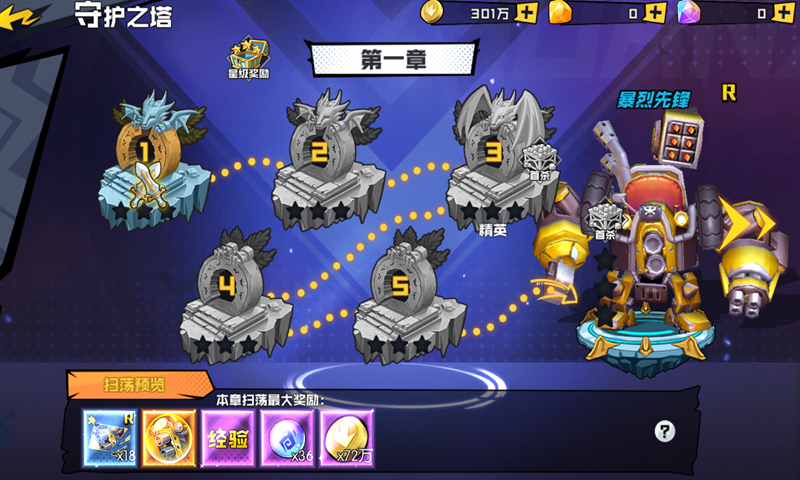
Task: Select stage 2 stone dragon pedestal
Action: 320,160
